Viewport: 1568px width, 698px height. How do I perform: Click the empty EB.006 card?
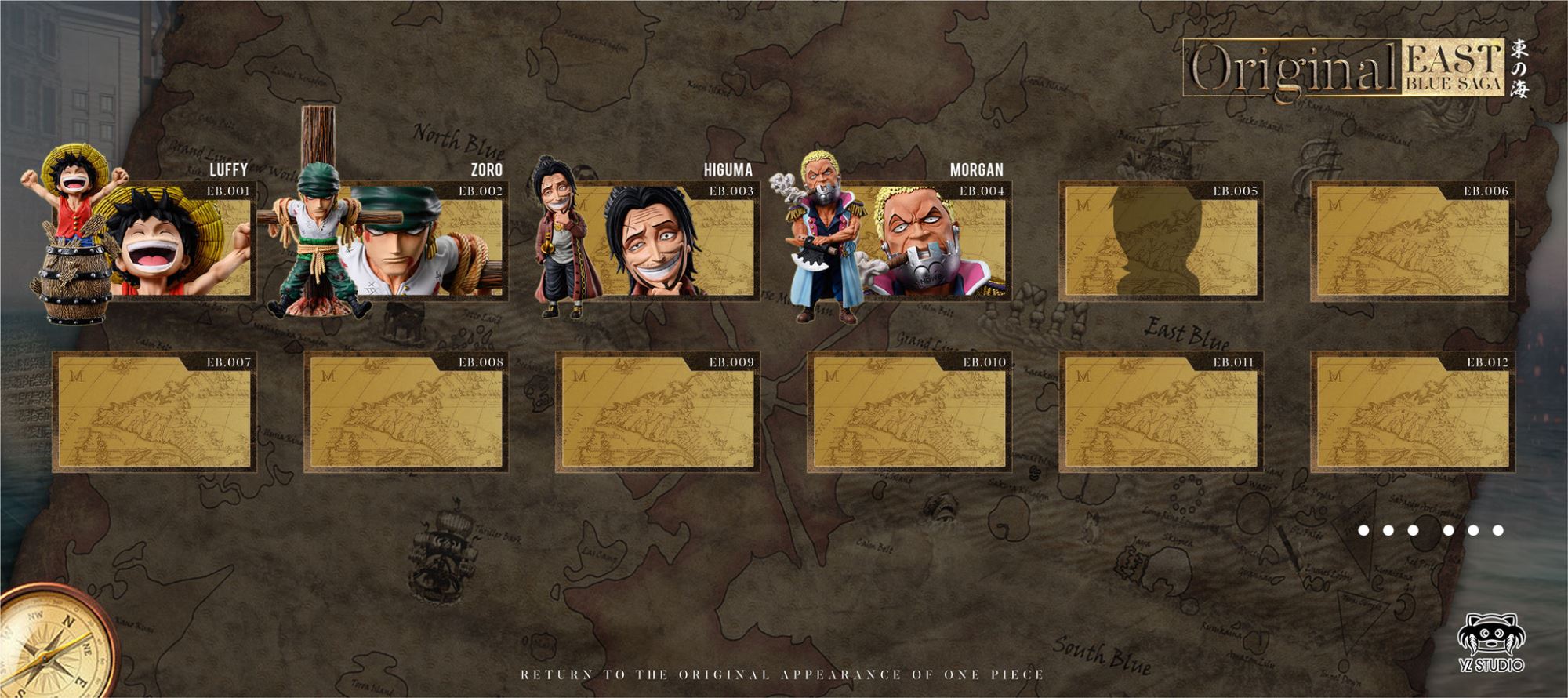1412,242
